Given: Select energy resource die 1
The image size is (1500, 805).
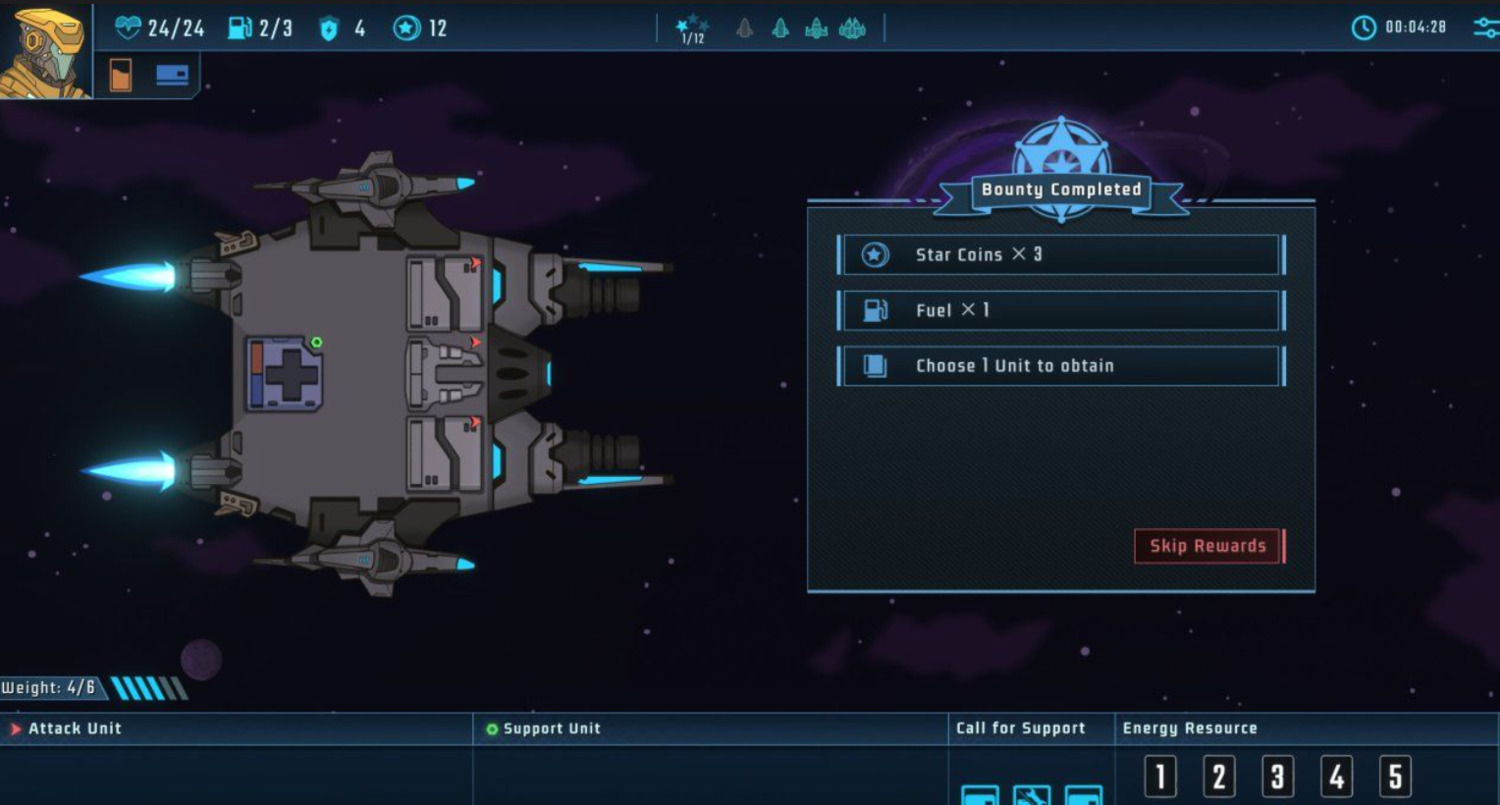Looking at the screenshot, I should coord(1160,776).
